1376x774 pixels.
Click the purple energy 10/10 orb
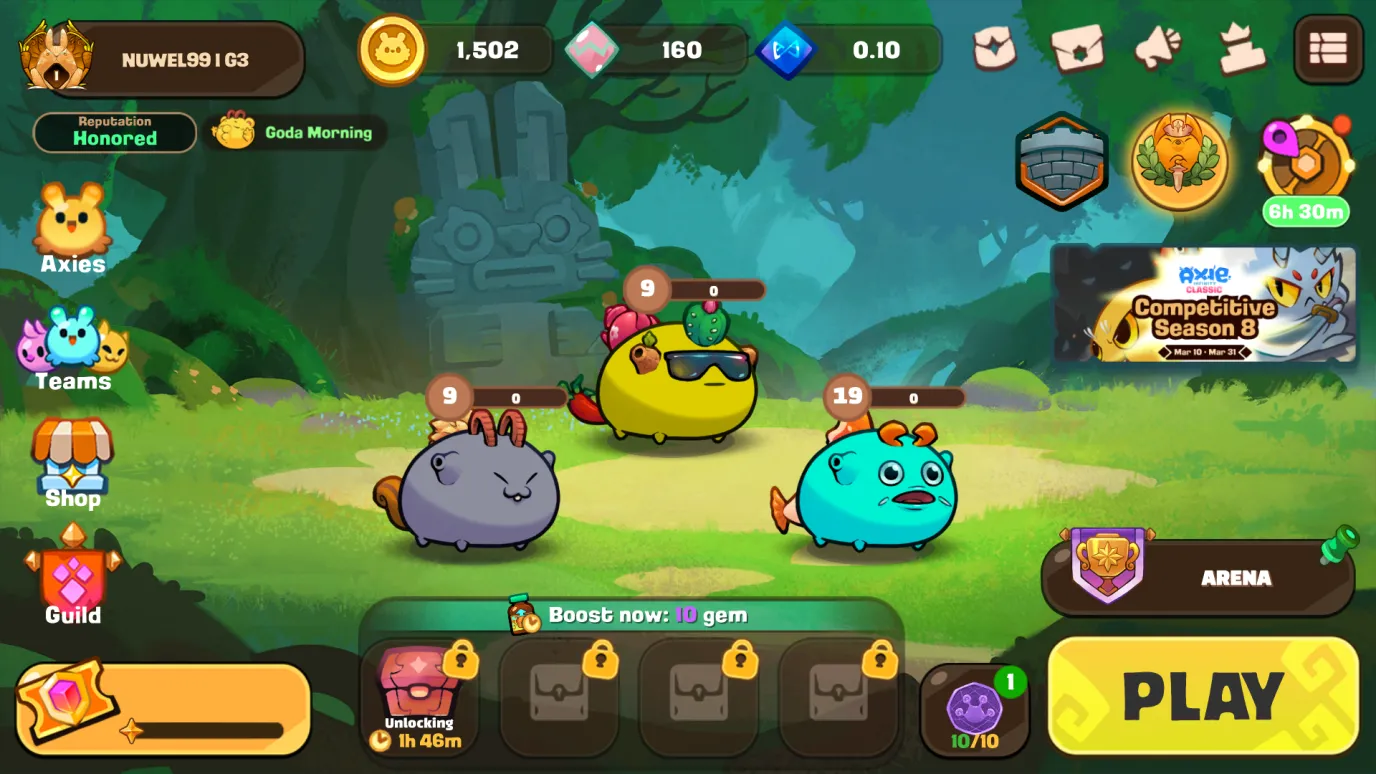point(974,710)
